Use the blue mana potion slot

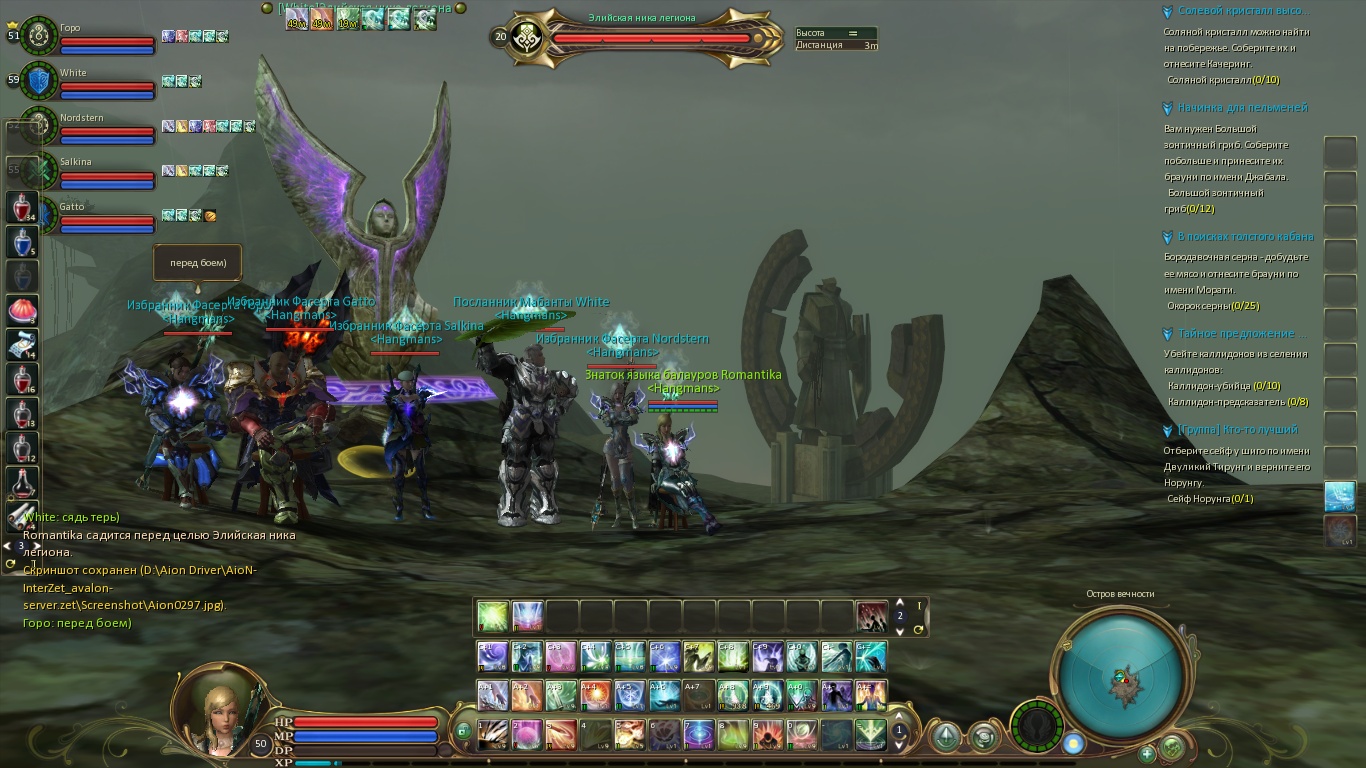coord(22,242)
